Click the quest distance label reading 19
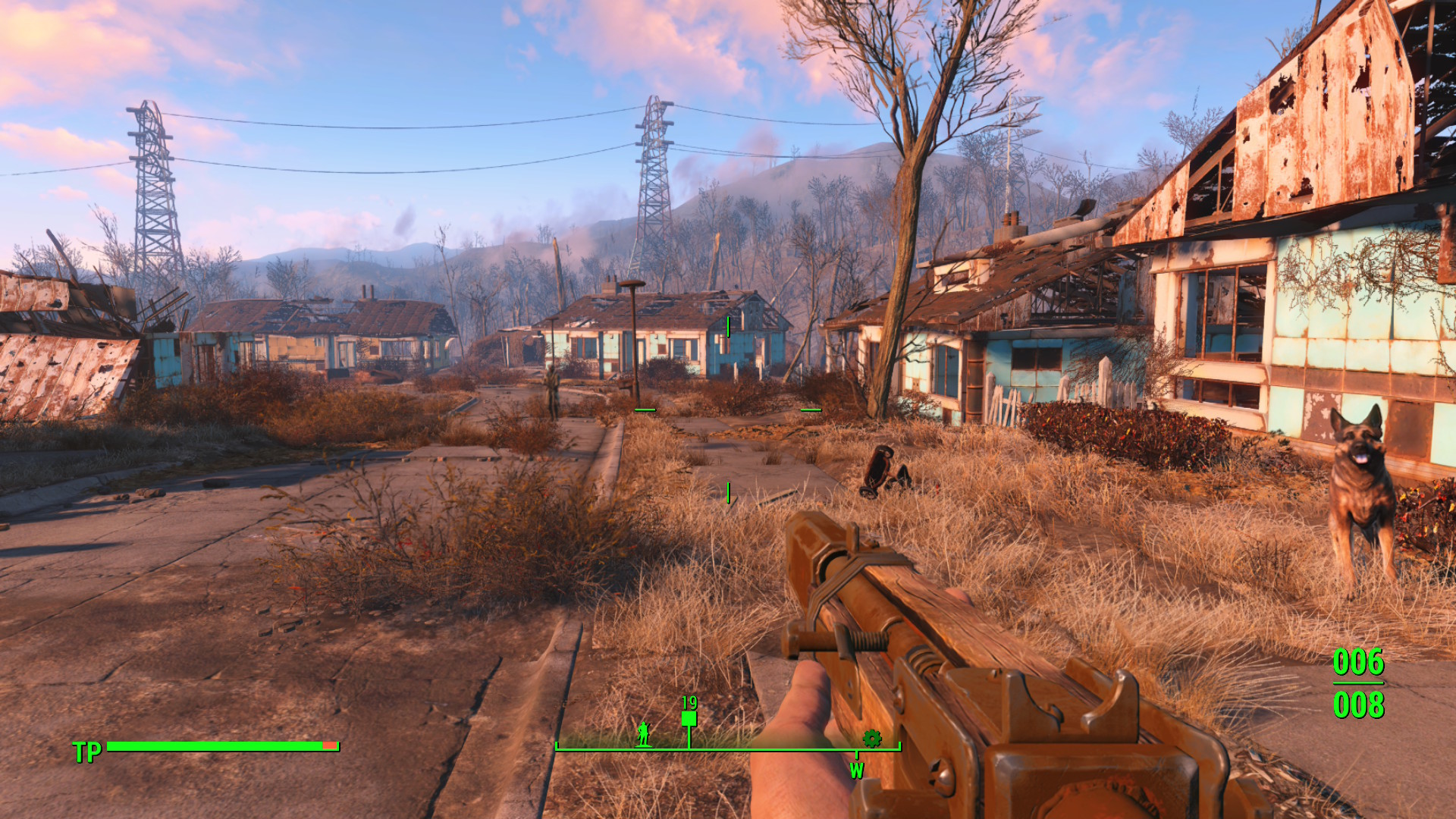Viewport: 1456px width, 819px height. click(x=689, y=703)
